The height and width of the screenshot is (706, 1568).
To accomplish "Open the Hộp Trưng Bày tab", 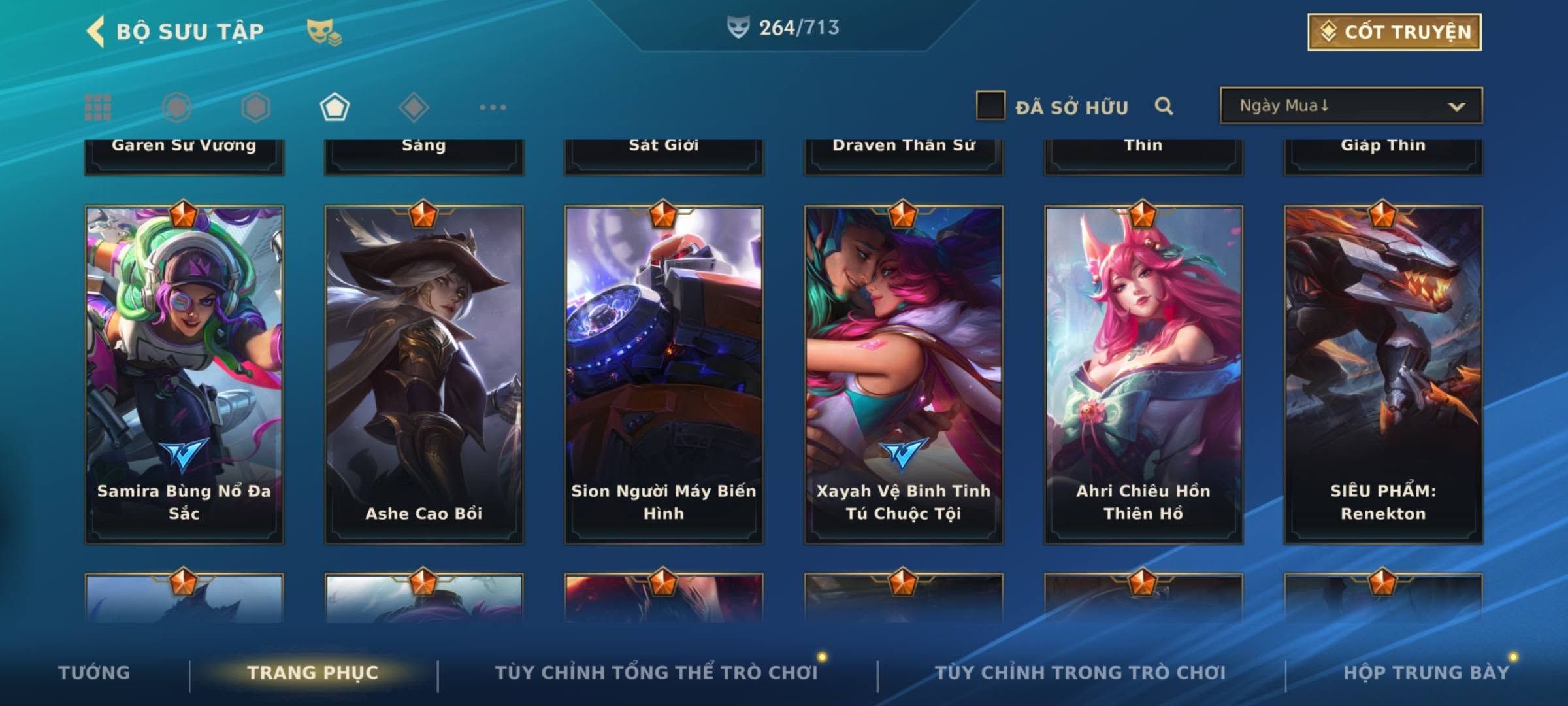I will [x=1426, y=673].
